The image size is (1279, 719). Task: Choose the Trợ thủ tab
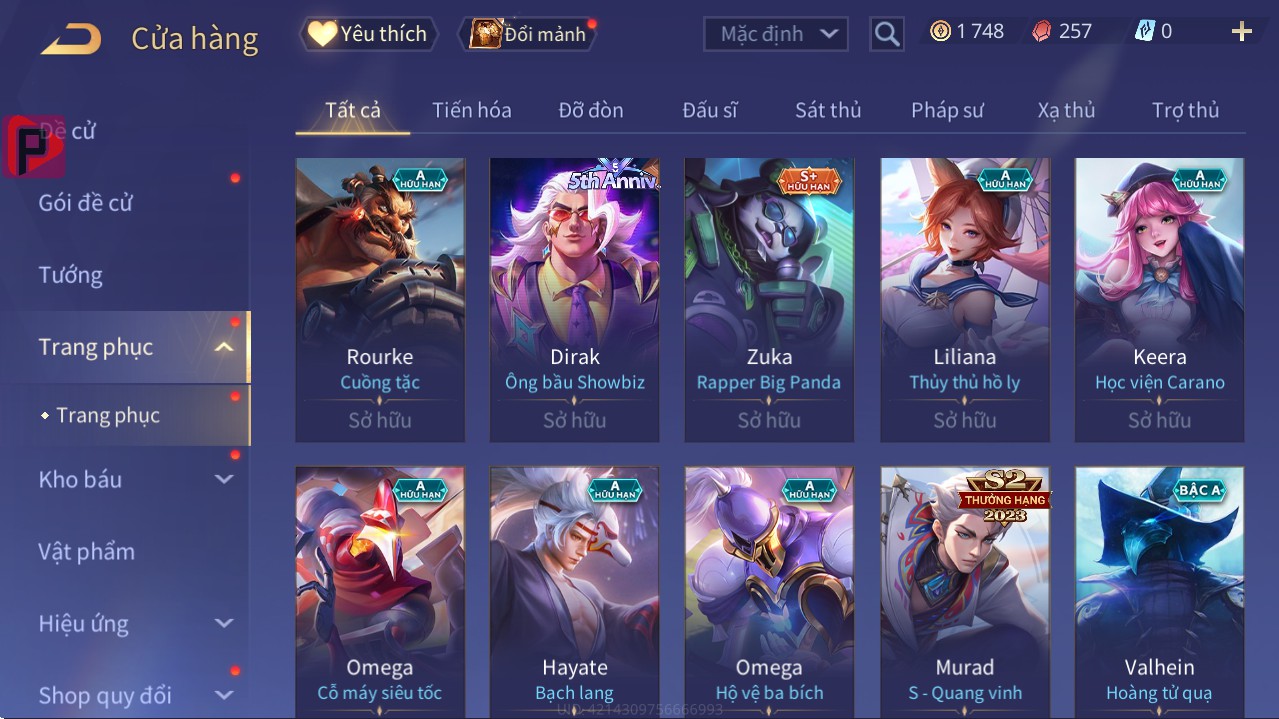tap(1185, 110)
